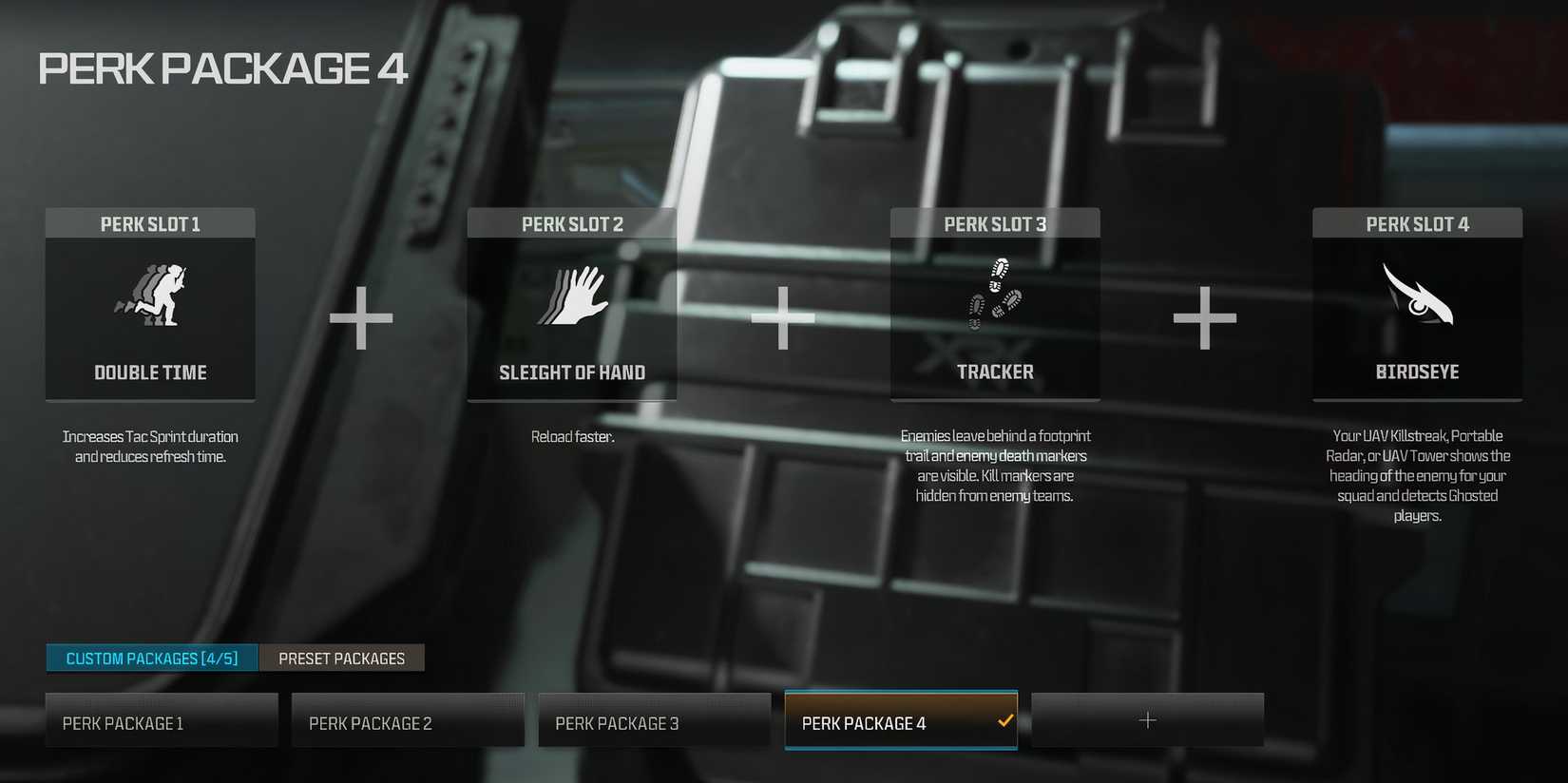Click the Perk Slot 3 header label
Viewport: 1568px width, 783px height.
pos(994,223)
